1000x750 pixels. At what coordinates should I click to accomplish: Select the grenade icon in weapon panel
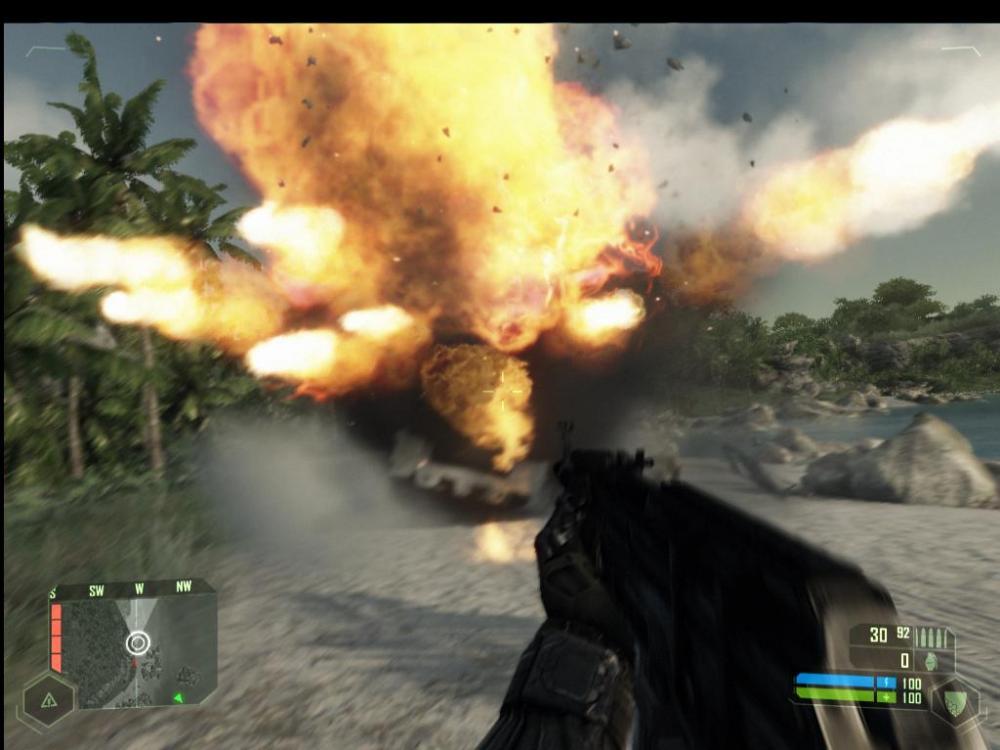click(931, 661)
